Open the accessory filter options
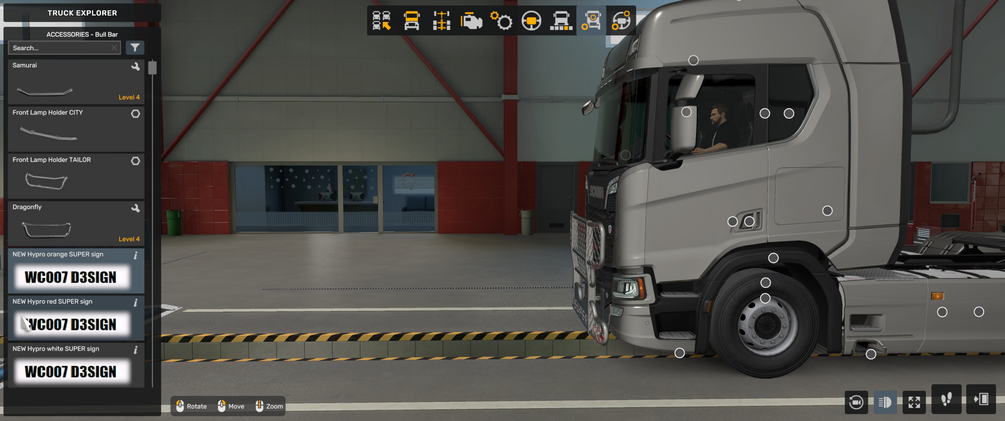The height and width of the screenshot is (421, 1005). click(x=135, y=47)
